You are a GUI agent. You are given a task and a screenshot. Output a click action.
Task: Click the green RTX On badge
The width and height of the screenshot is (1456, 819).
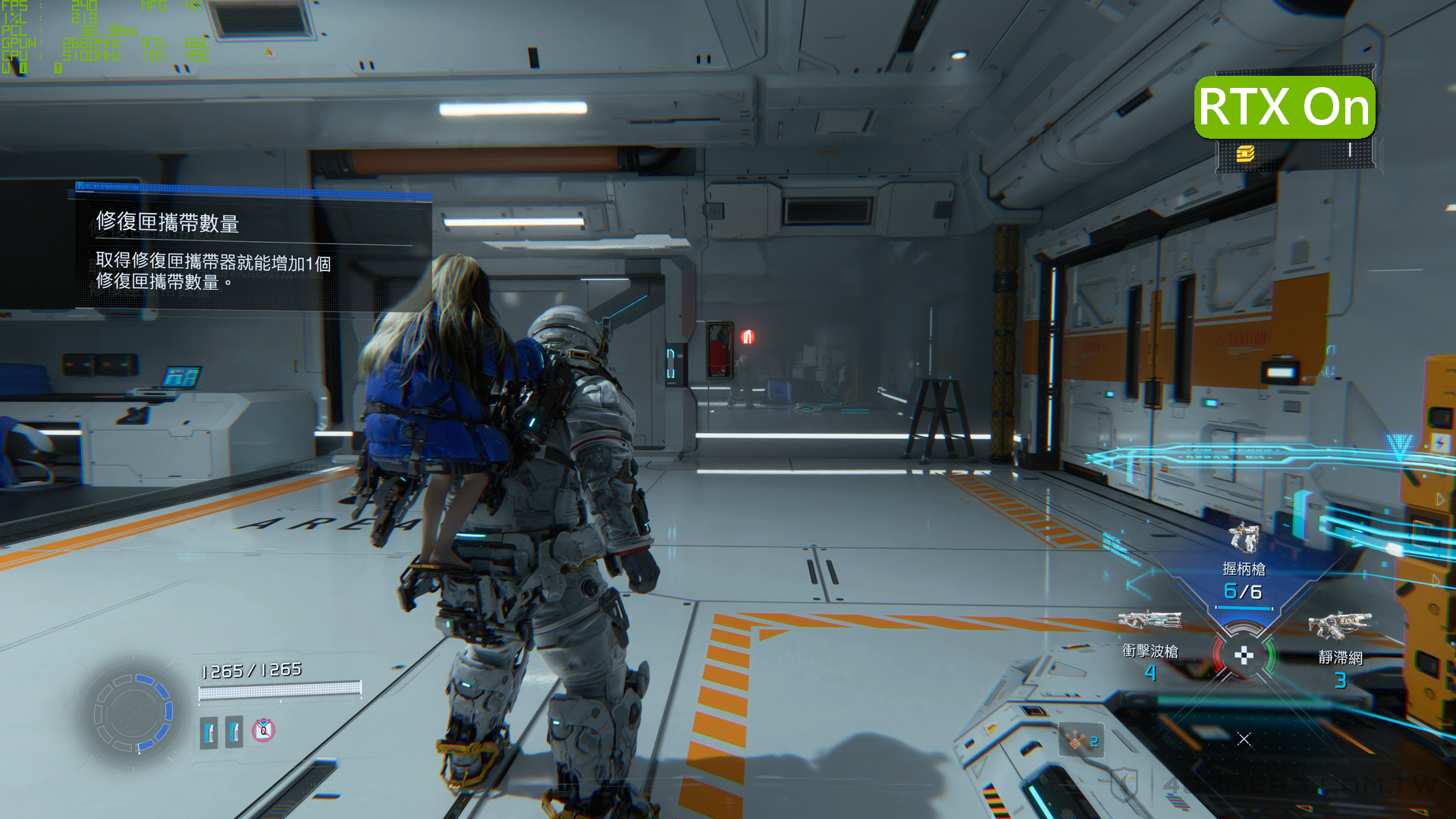click(x=1285, y=107)
